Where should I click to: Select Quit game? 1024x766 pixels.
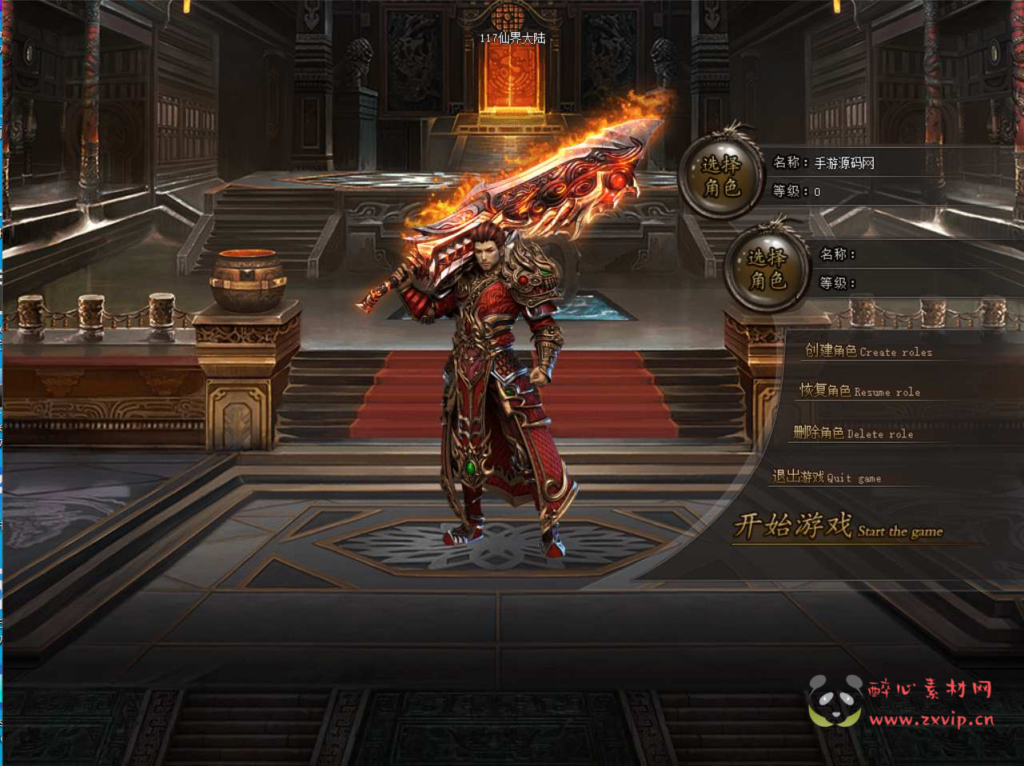(x=826, y=477)
